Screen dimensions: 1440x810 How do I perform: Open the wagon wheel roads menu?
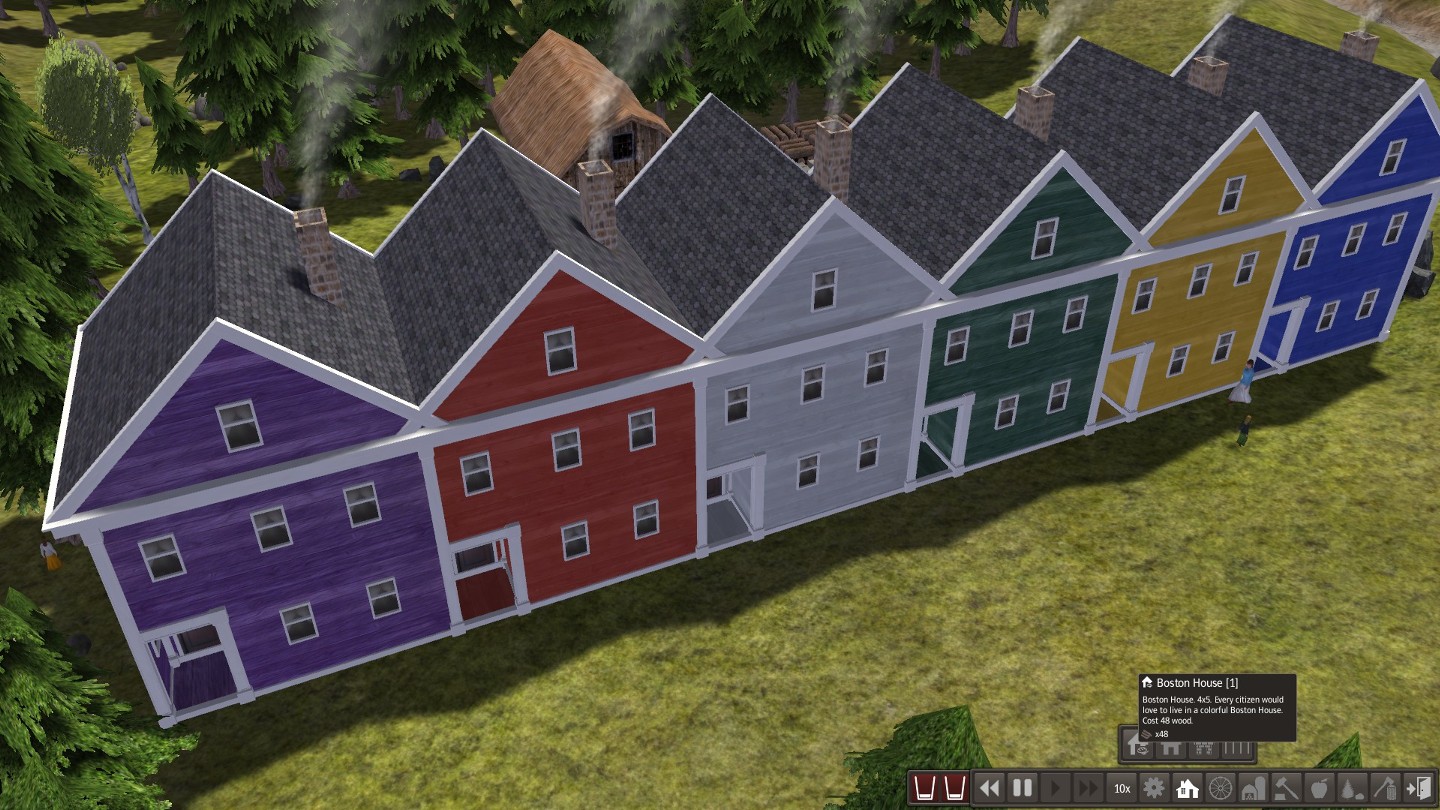1220,788
